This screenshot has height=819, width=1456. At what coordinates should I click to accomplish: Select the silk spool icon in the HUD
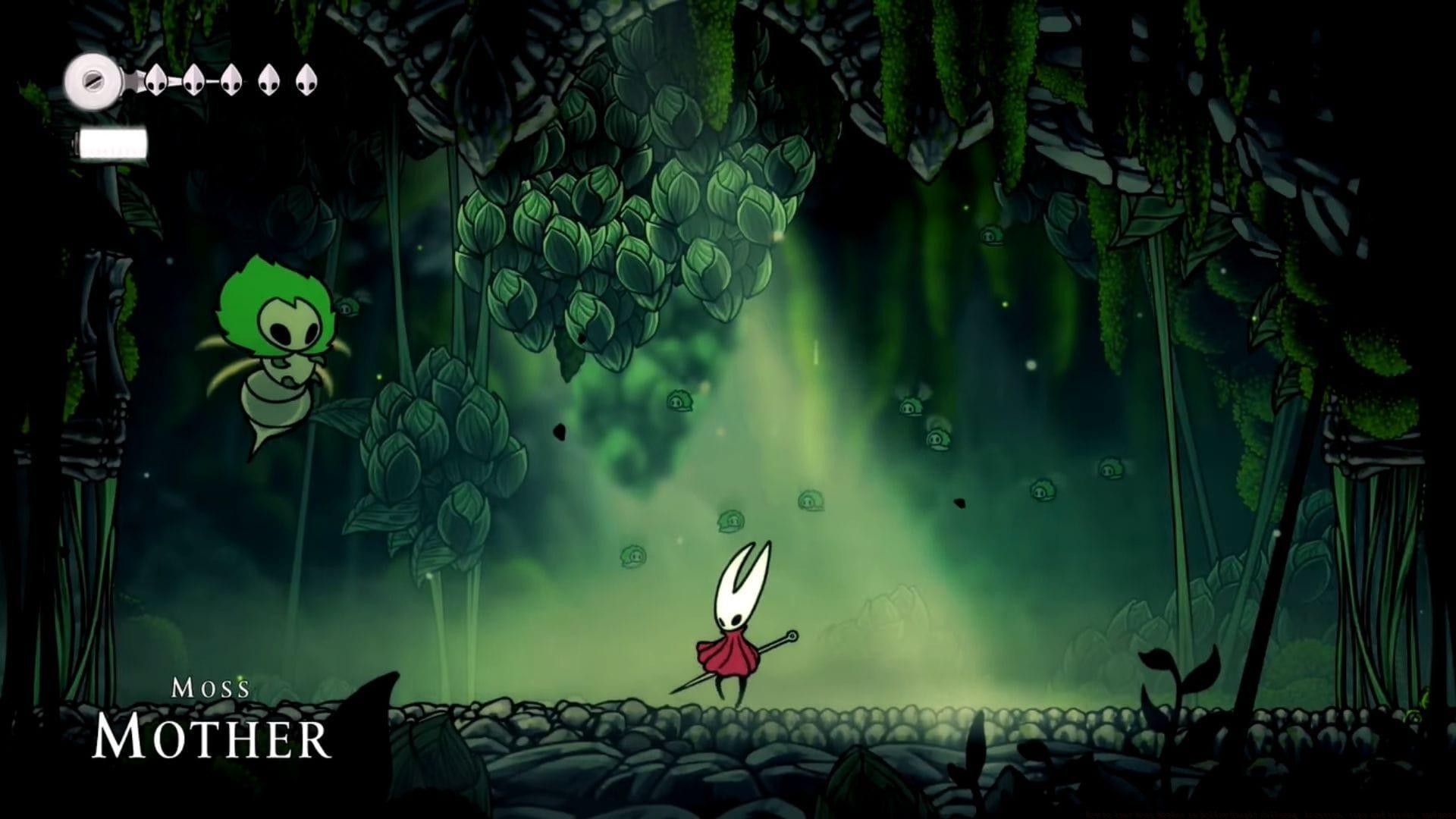click(x=95, y=80)
